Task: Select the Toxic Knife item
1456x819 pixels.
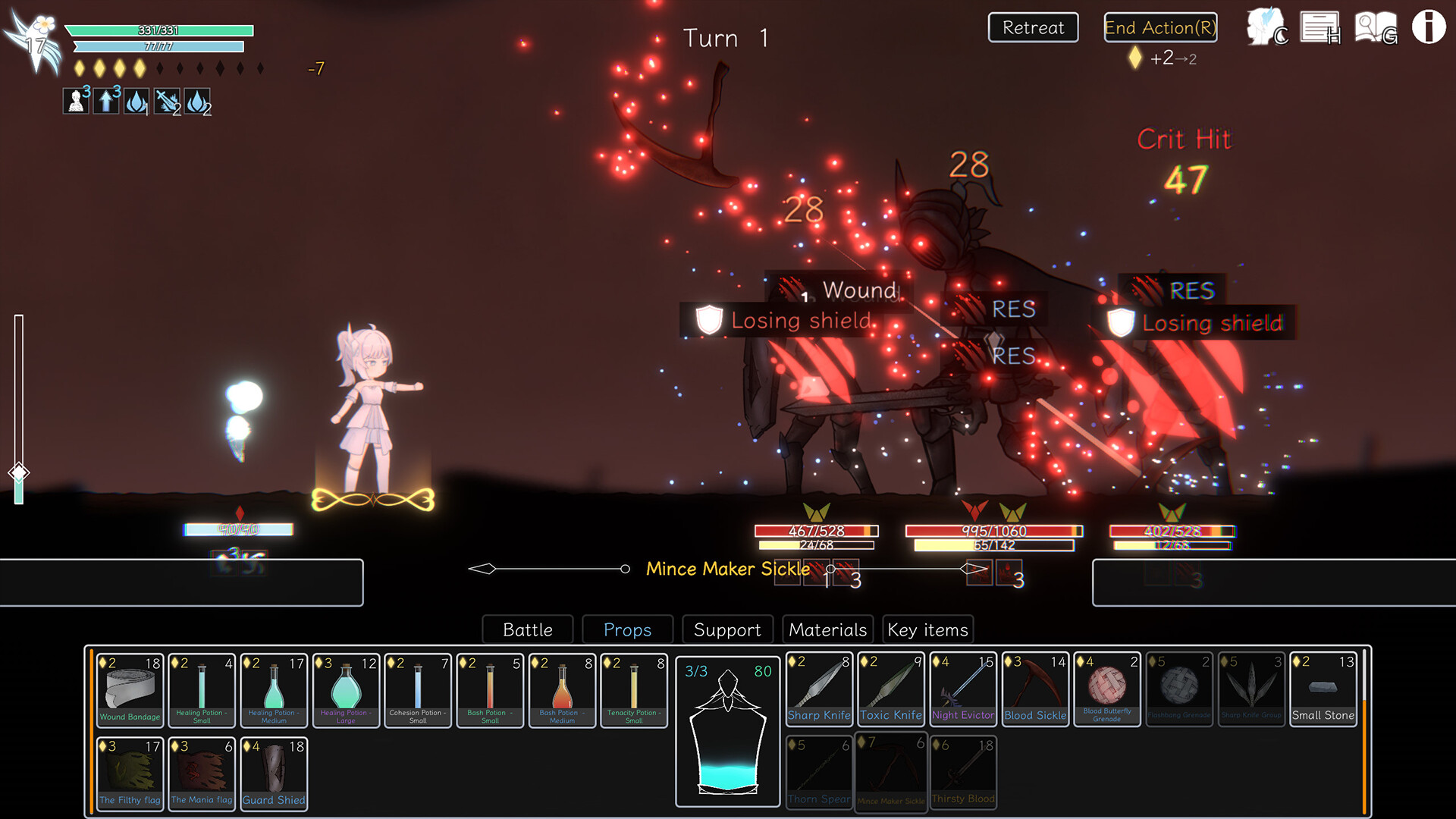Action: click(891, 686)
